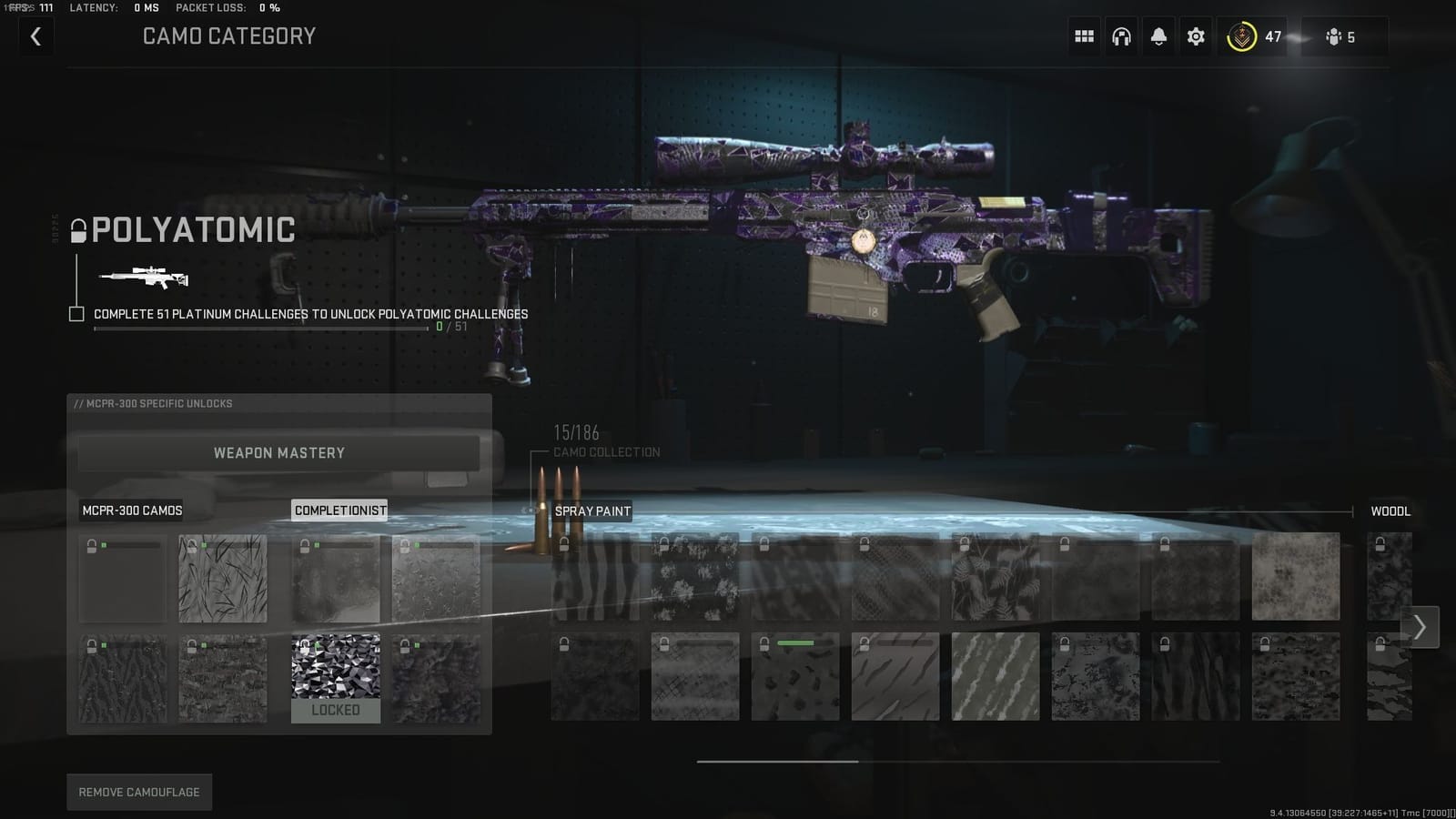
Task: Click the right chevron to view more camos
Action: 1419,626
